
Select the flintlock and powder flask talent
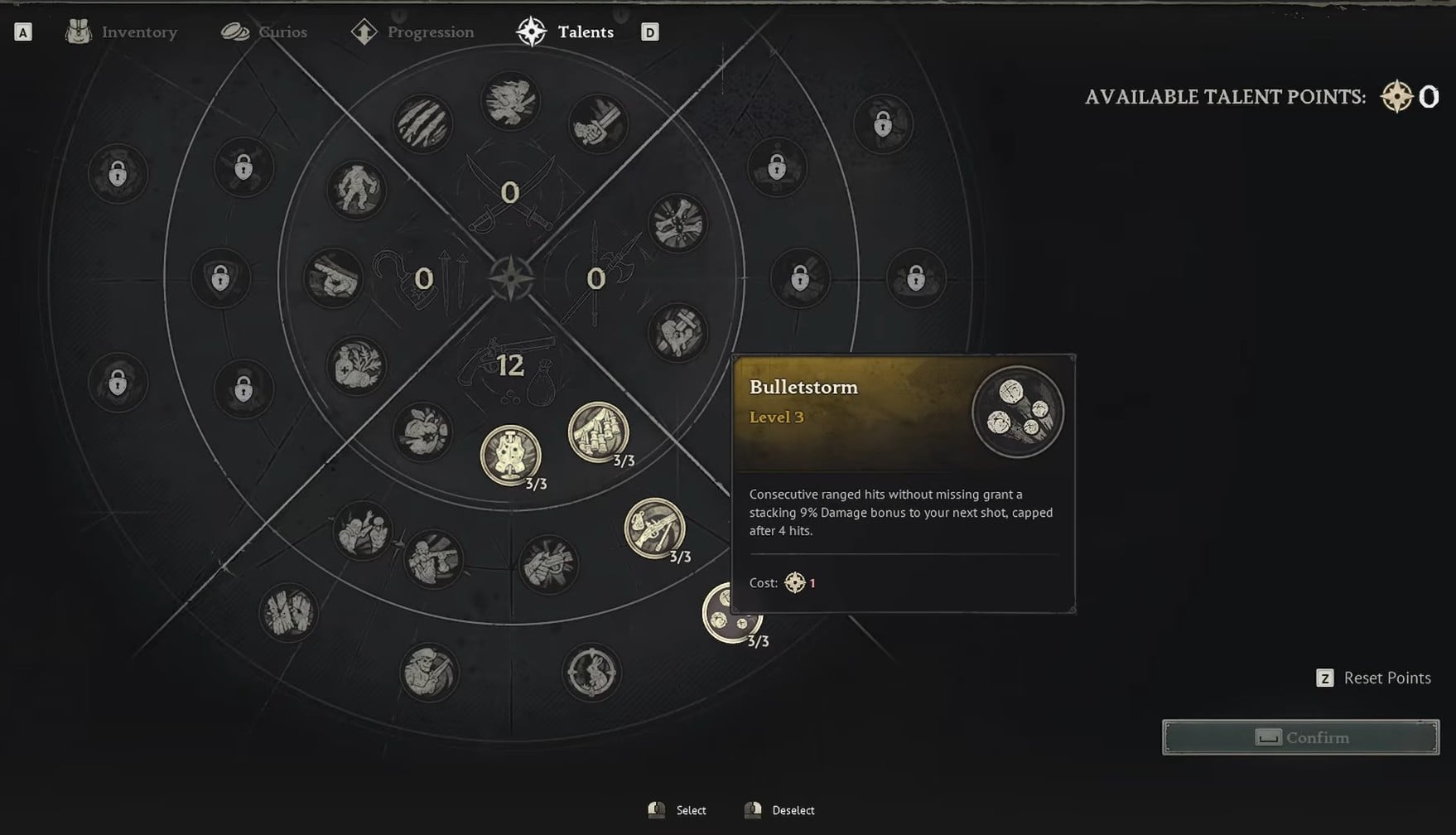pyautogui.click(x=654, y=528)
